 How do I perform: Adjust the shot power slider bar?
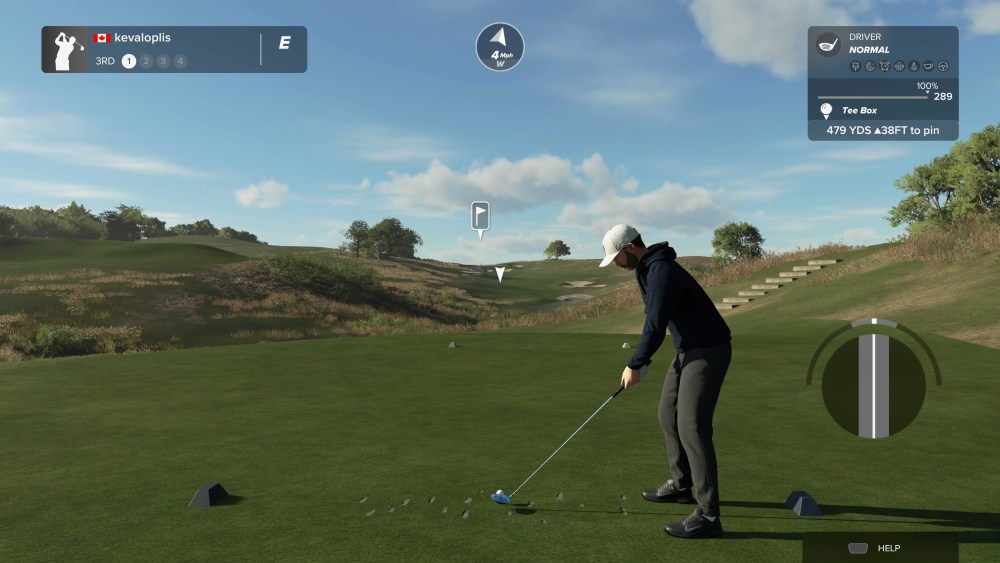pos(872,97)
